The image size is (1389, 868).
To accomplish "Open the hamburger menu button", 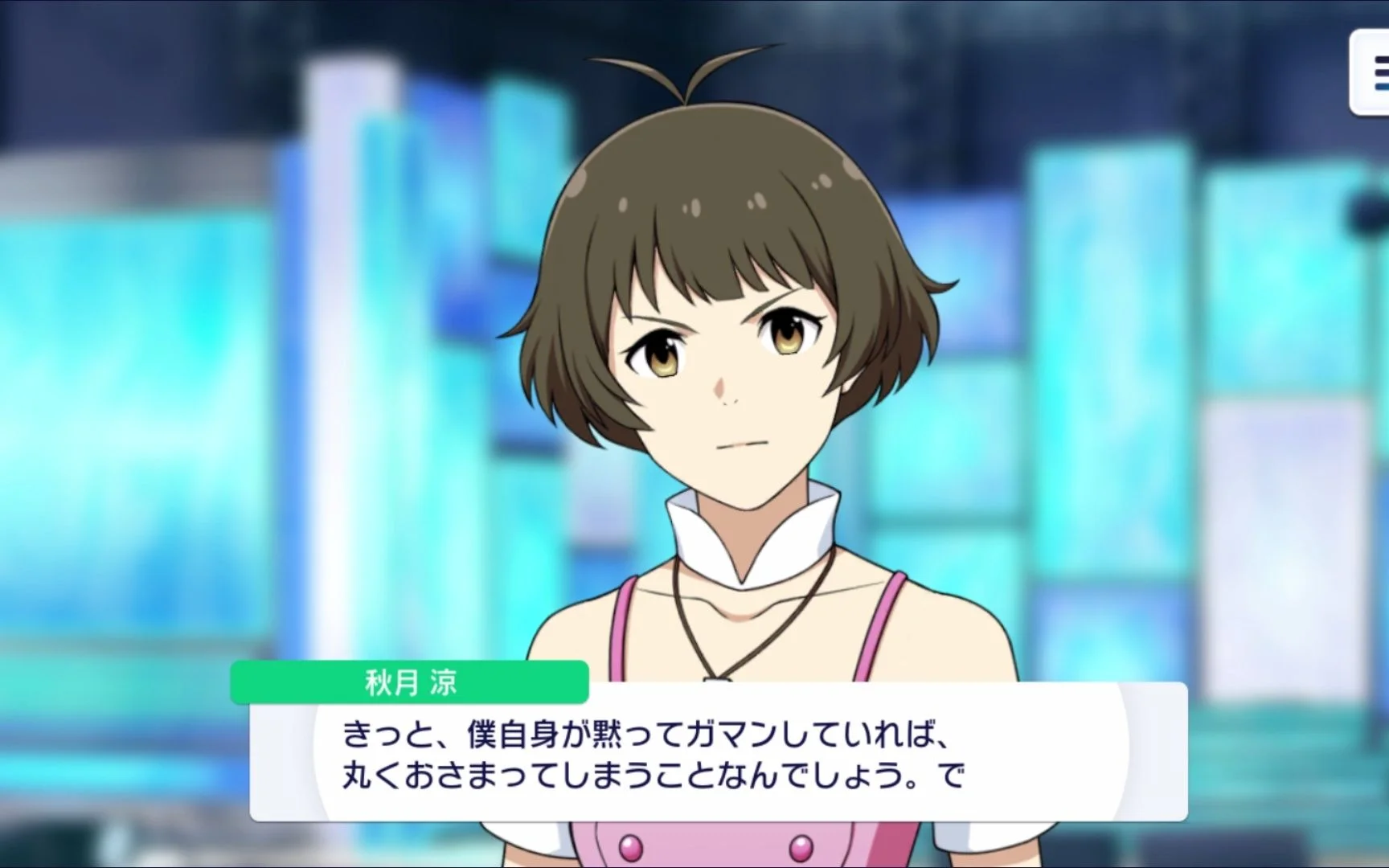I will tap(1375, 74).
